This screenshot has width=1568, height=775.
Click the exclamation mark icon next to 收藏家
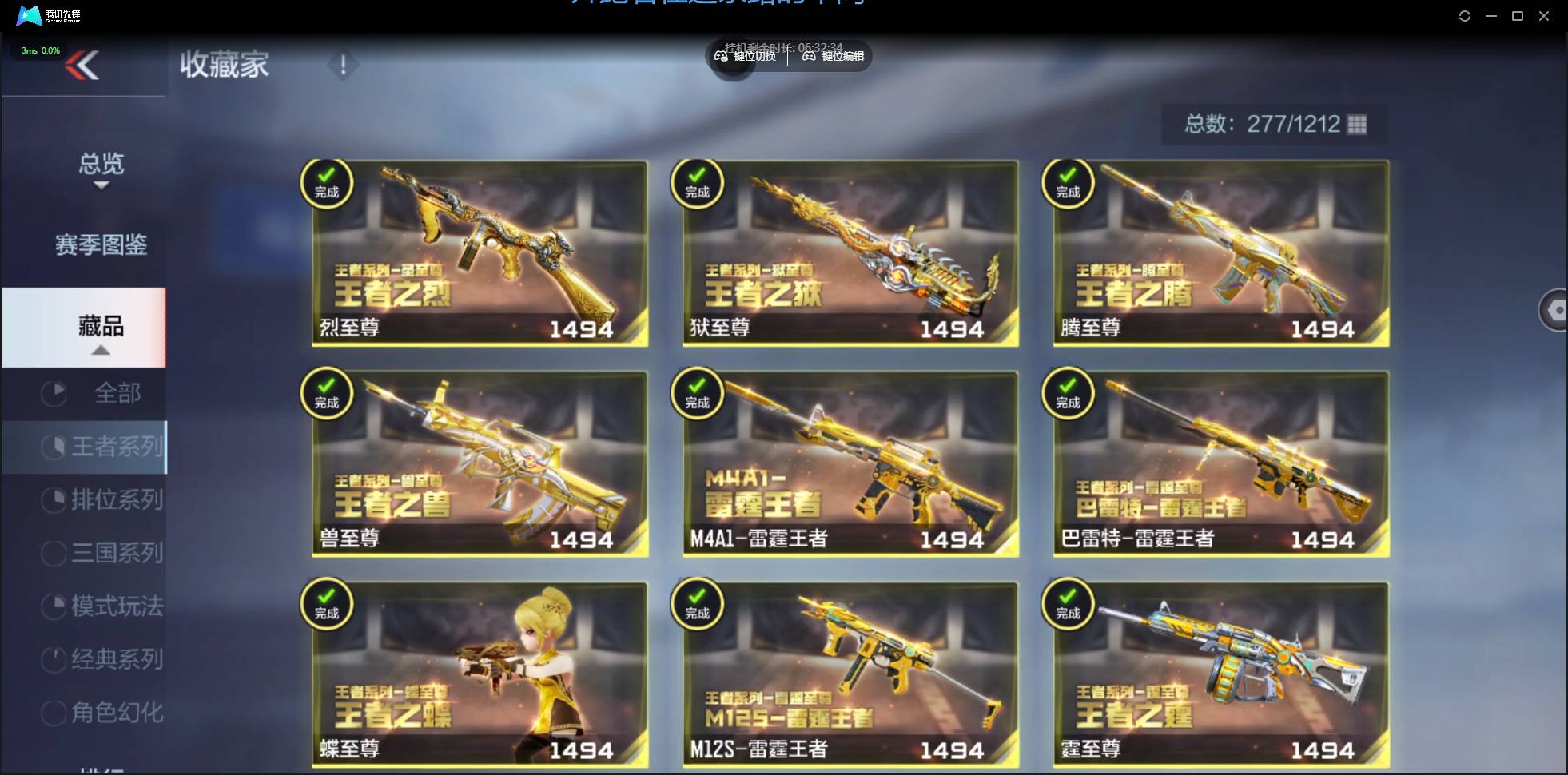pyautogui.click(x=344, y=65)
